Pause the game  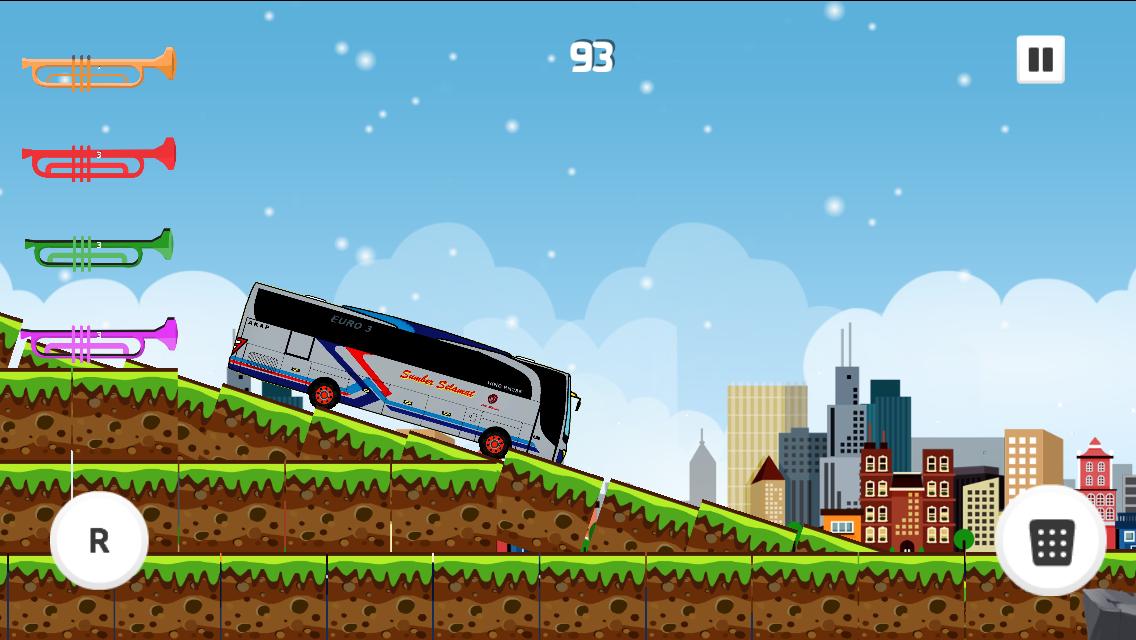(1040, 60)
